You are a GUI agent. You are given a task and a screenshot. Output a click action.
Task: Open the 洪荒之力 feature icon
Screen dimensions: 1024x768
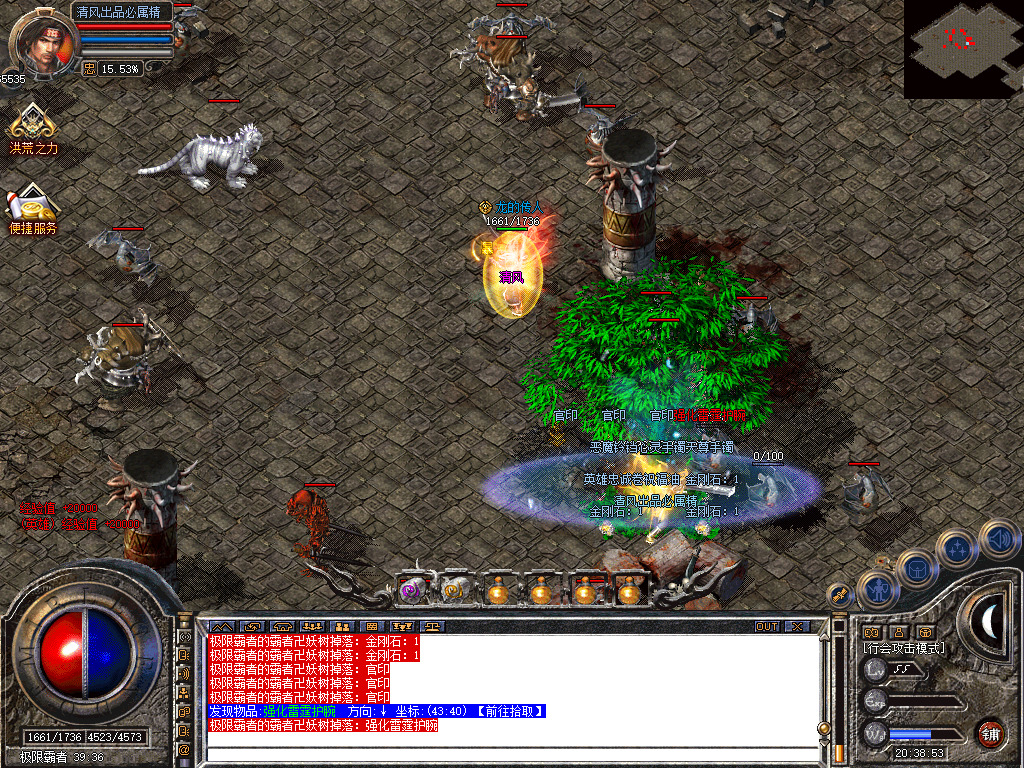pyautogui.click(x=34, y=127)
